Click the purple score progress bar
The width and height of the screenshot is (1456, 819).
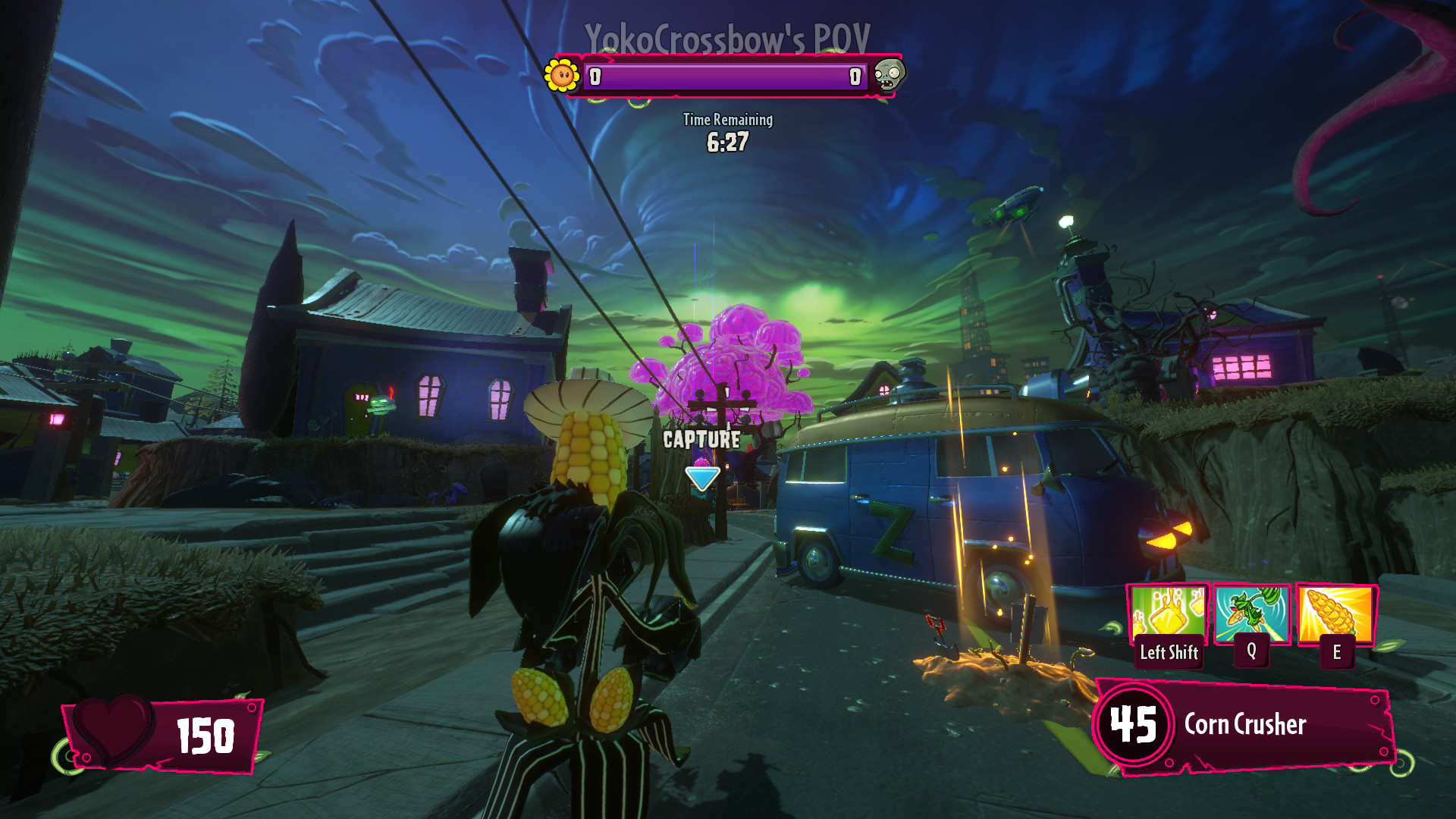[726, 75]
